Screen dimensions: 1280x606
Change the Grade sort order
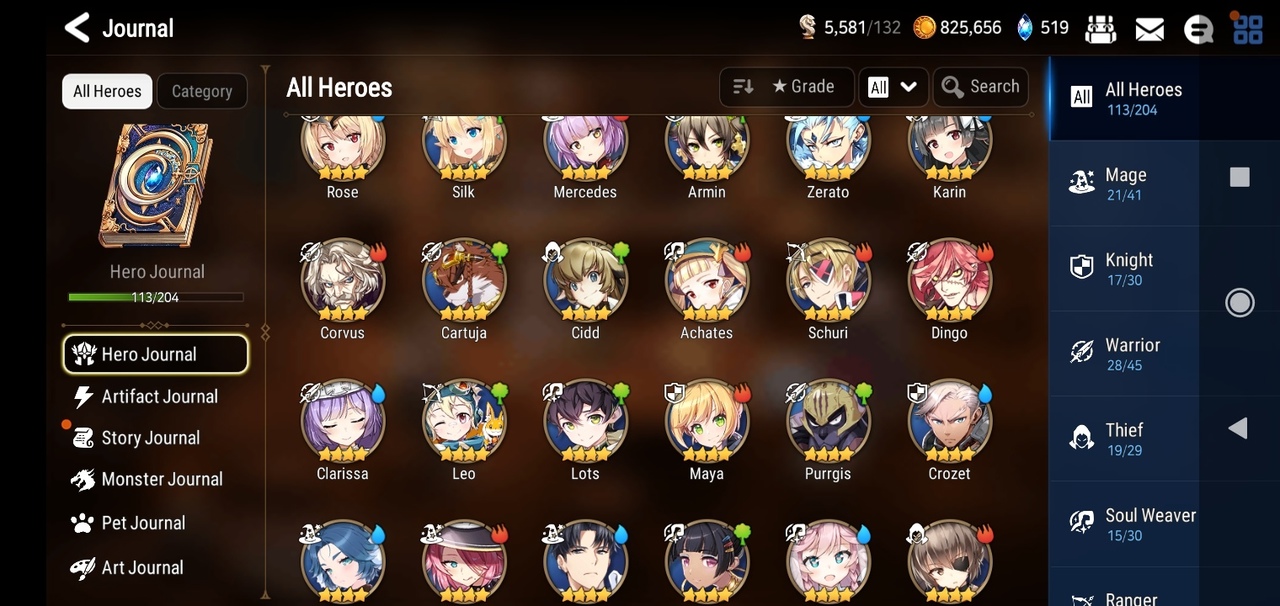[x=786, y=87]
